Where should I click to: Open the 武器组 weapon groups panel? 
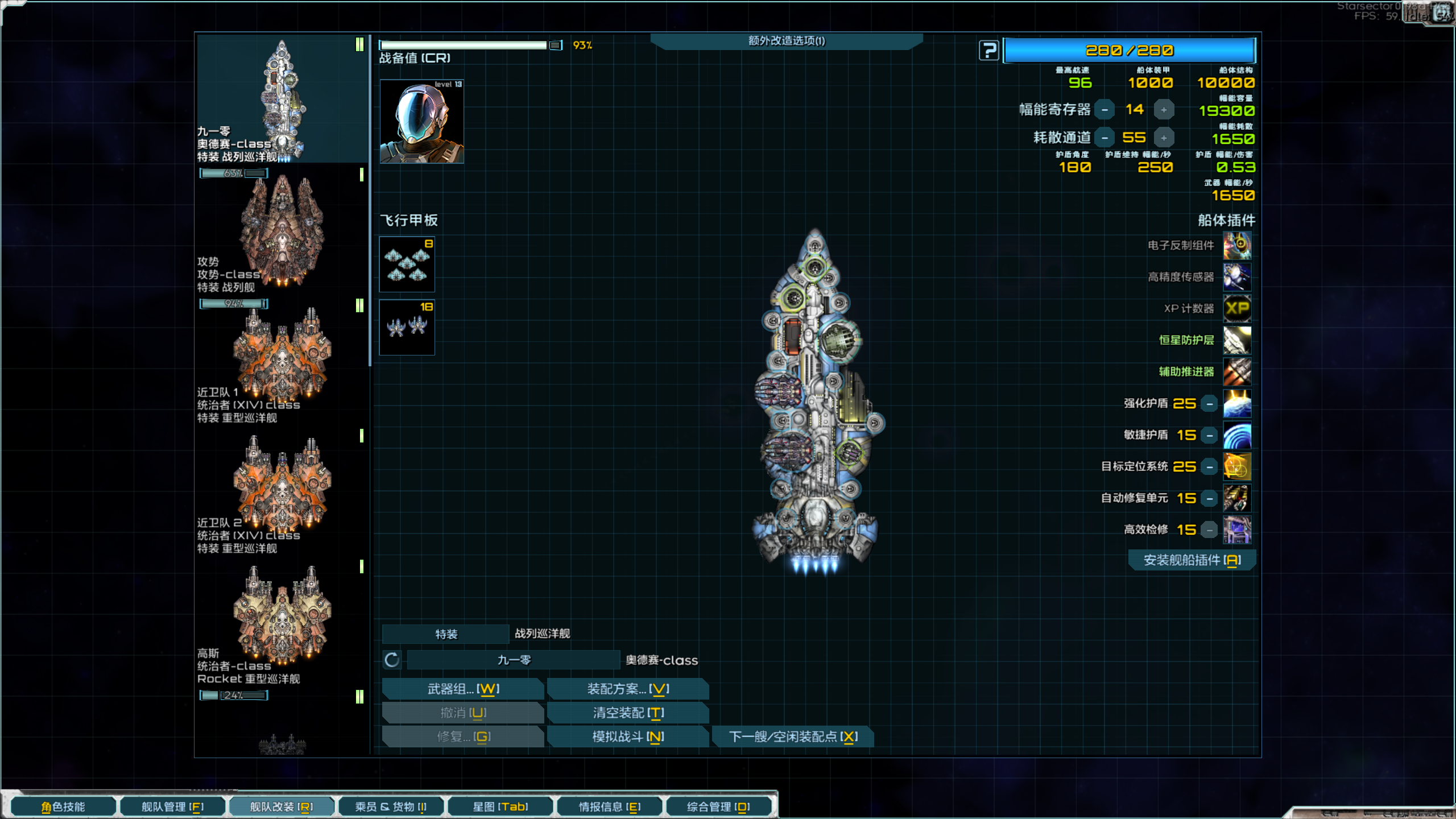(x=463, y=689)
